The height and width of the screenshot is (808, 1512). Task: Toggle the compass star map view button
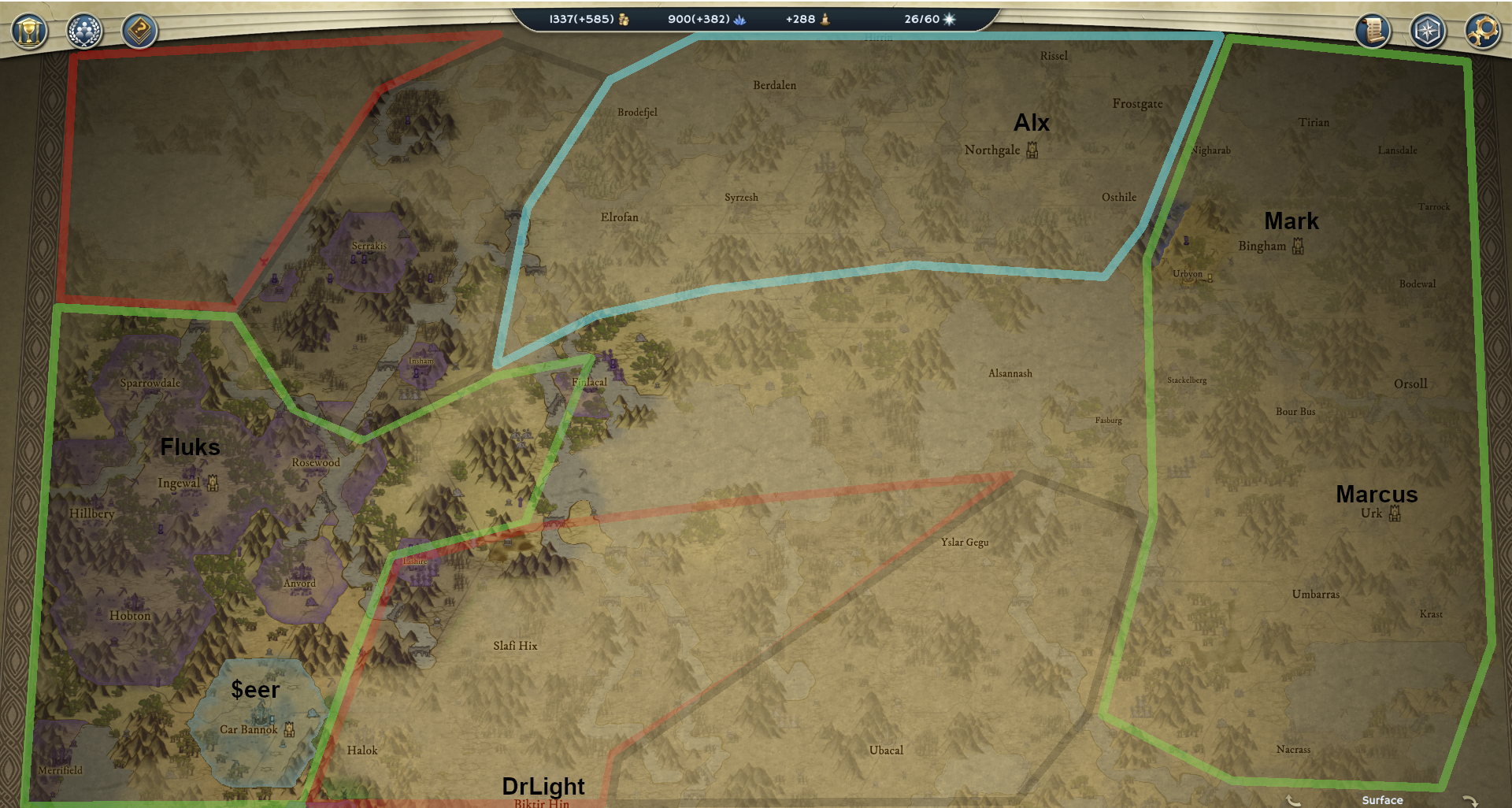pos(1428,32)
